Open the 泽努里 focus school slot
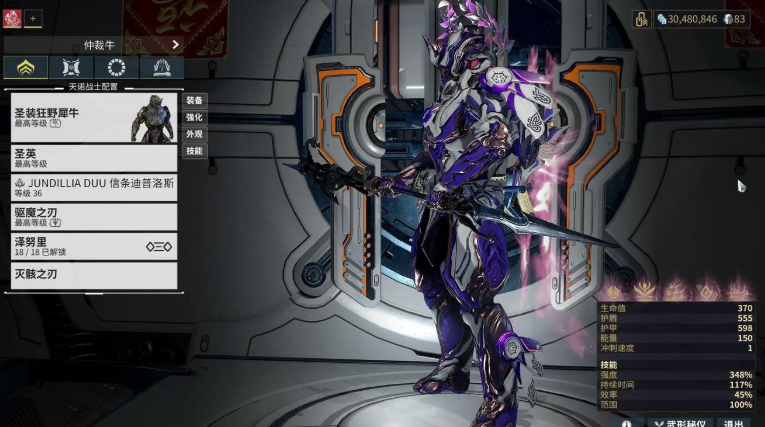The image size is (765, 427). coord(94,246)
